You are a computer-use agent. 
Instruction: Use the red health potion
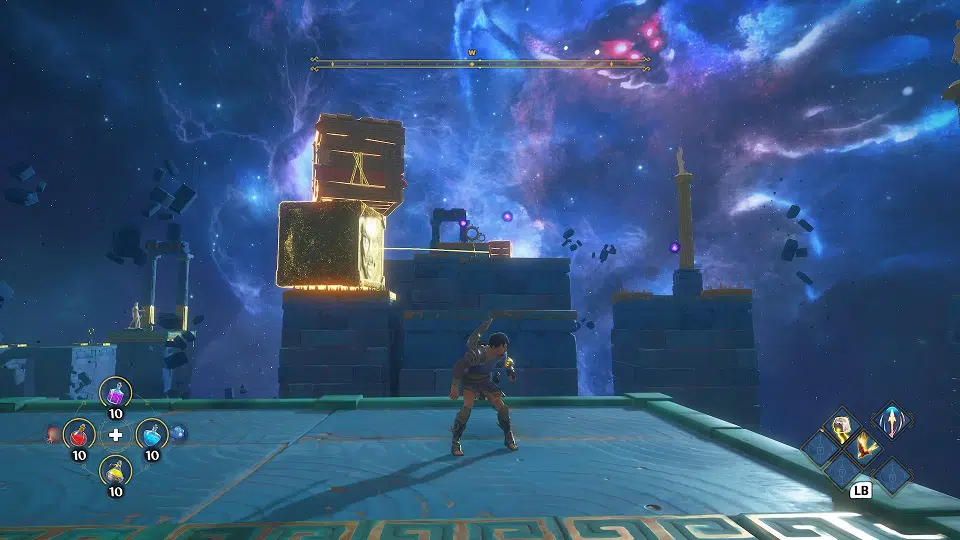78,434
